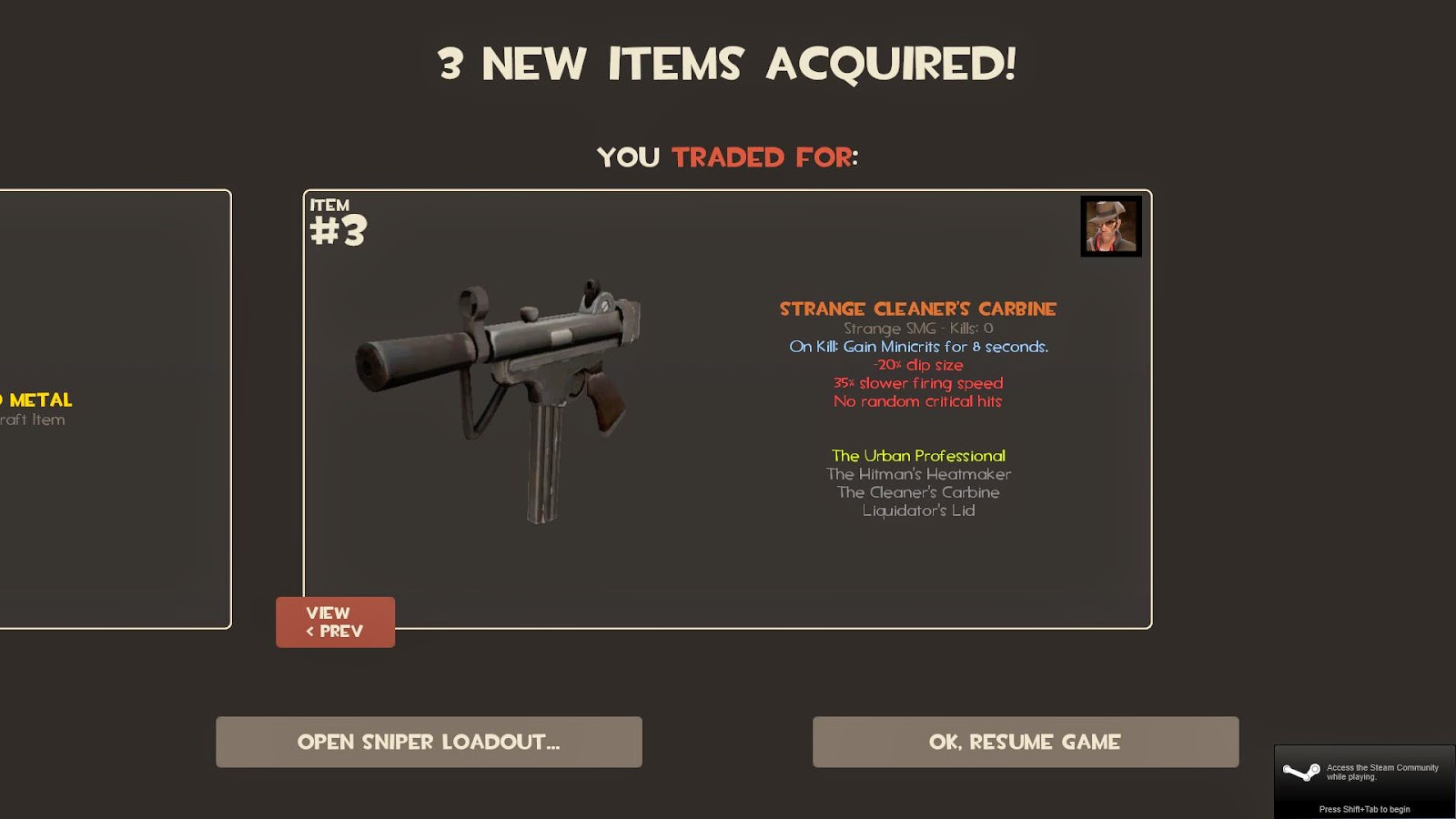Expand The Hitman's Heatmaker set entry

pyautogui.click(x=918, y=474)
